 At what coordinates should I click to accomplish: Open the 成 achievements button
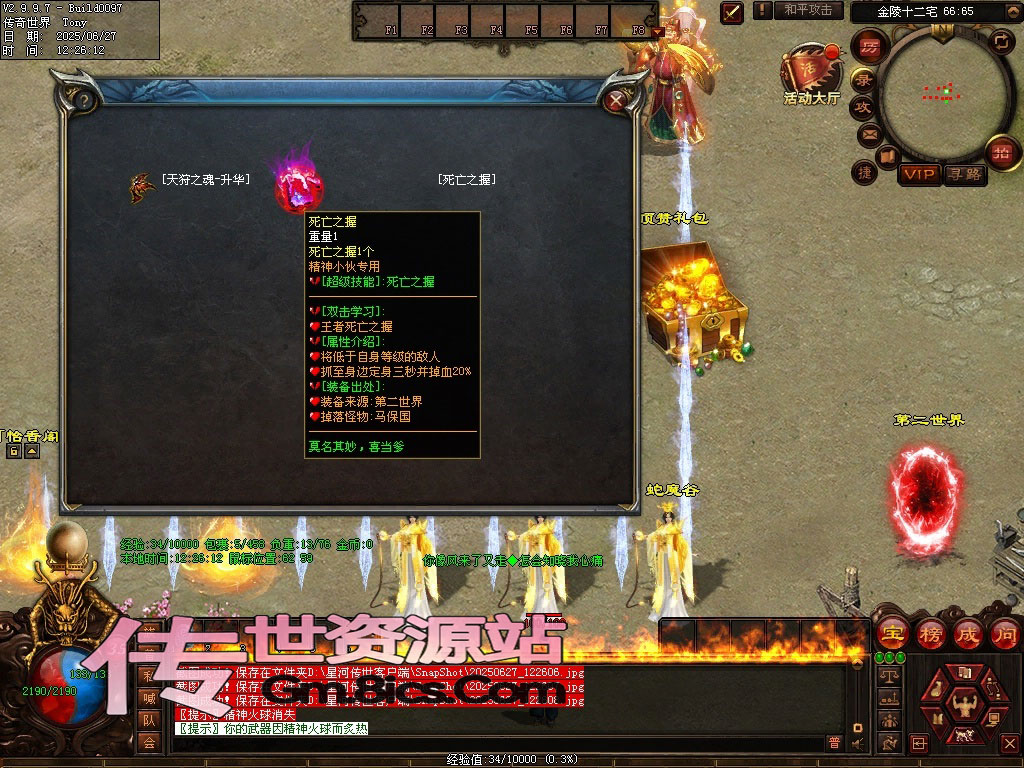tap(967, 633)
